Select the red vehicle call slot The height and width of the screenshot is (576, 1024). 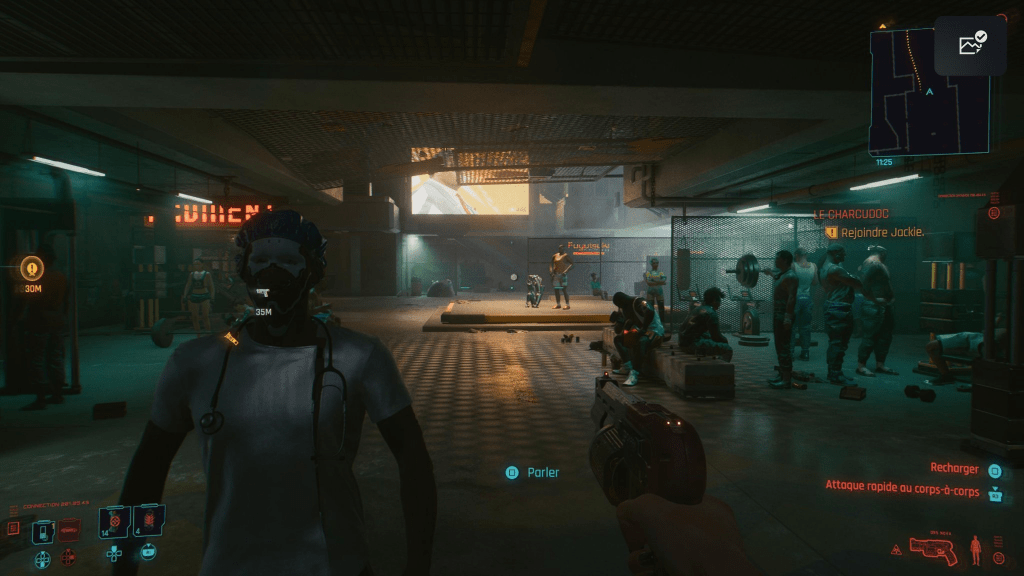click(x=69, y=530)
